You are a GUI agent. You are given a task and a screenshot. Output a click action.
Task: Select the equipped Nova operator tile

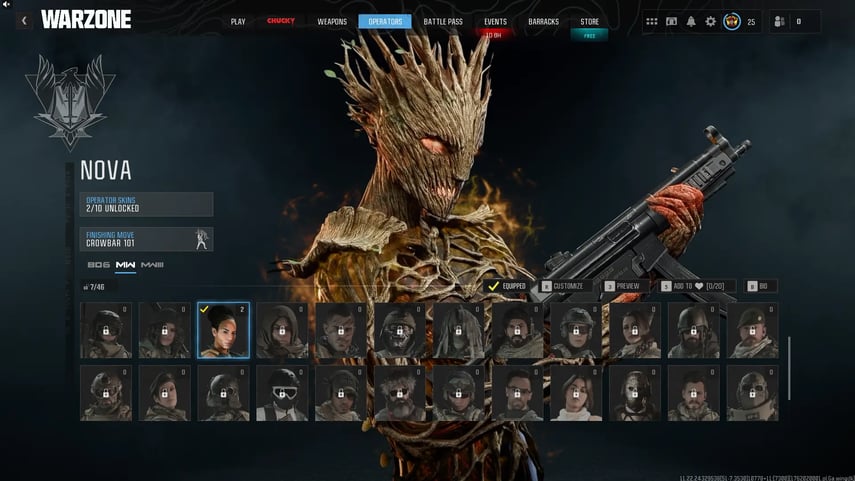(x=223, y=330)
